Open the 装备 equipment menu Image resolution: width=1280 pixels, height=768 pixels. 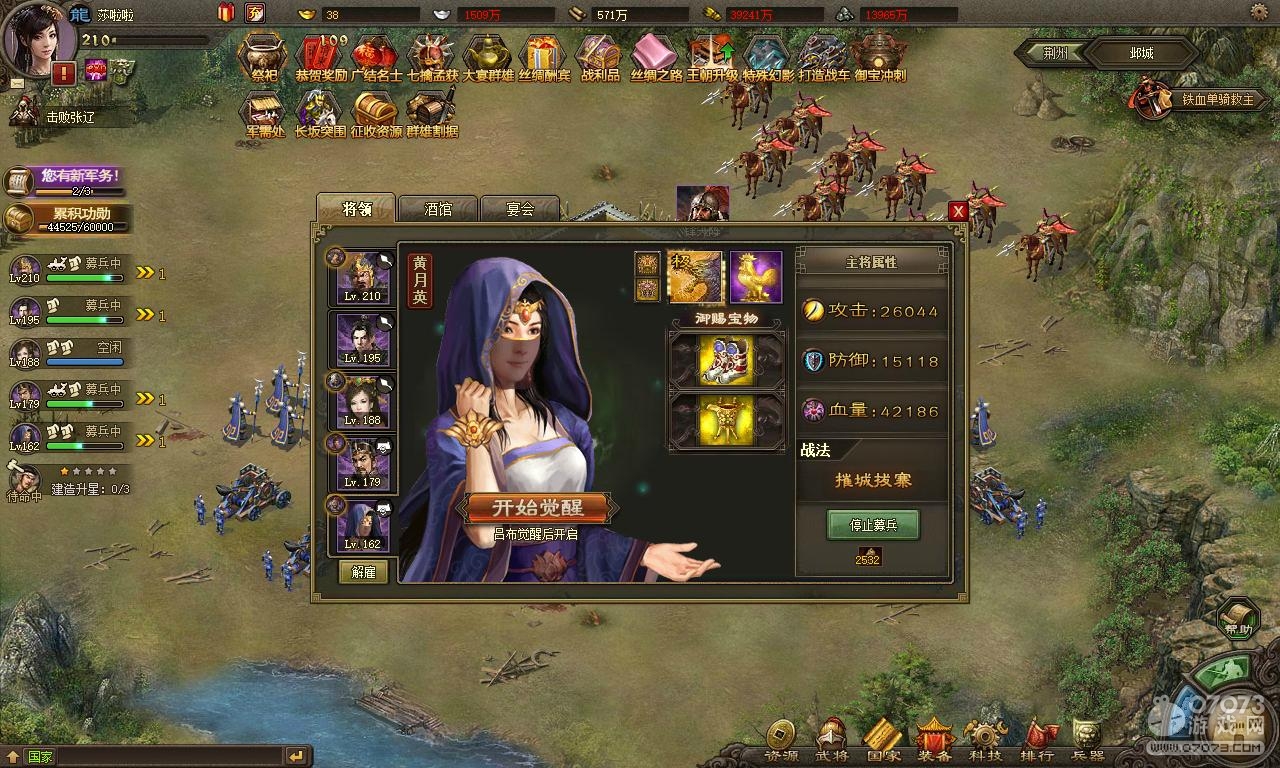tap(934, 740)
